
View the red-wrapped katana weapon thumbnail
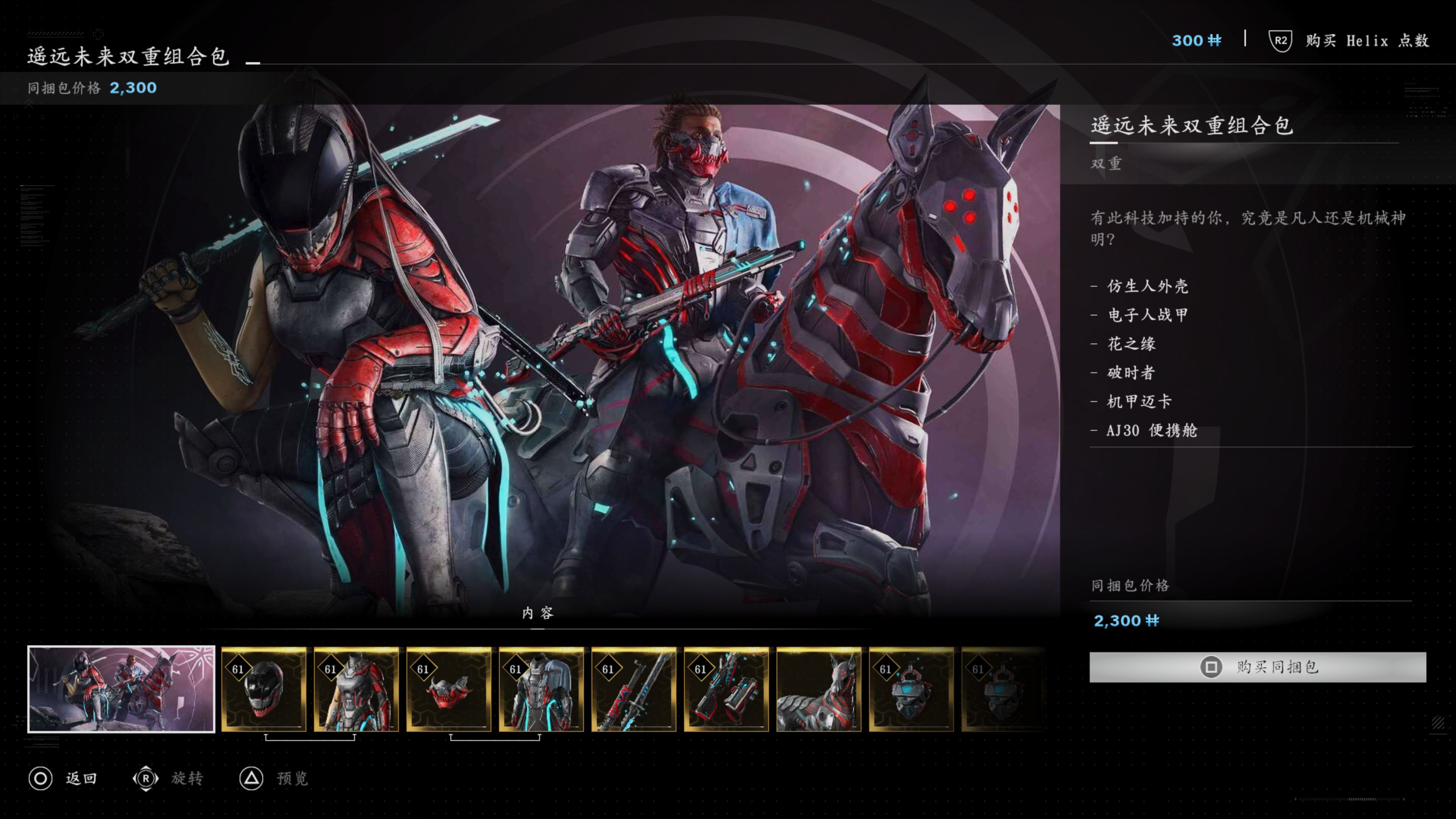pos(634,689)
